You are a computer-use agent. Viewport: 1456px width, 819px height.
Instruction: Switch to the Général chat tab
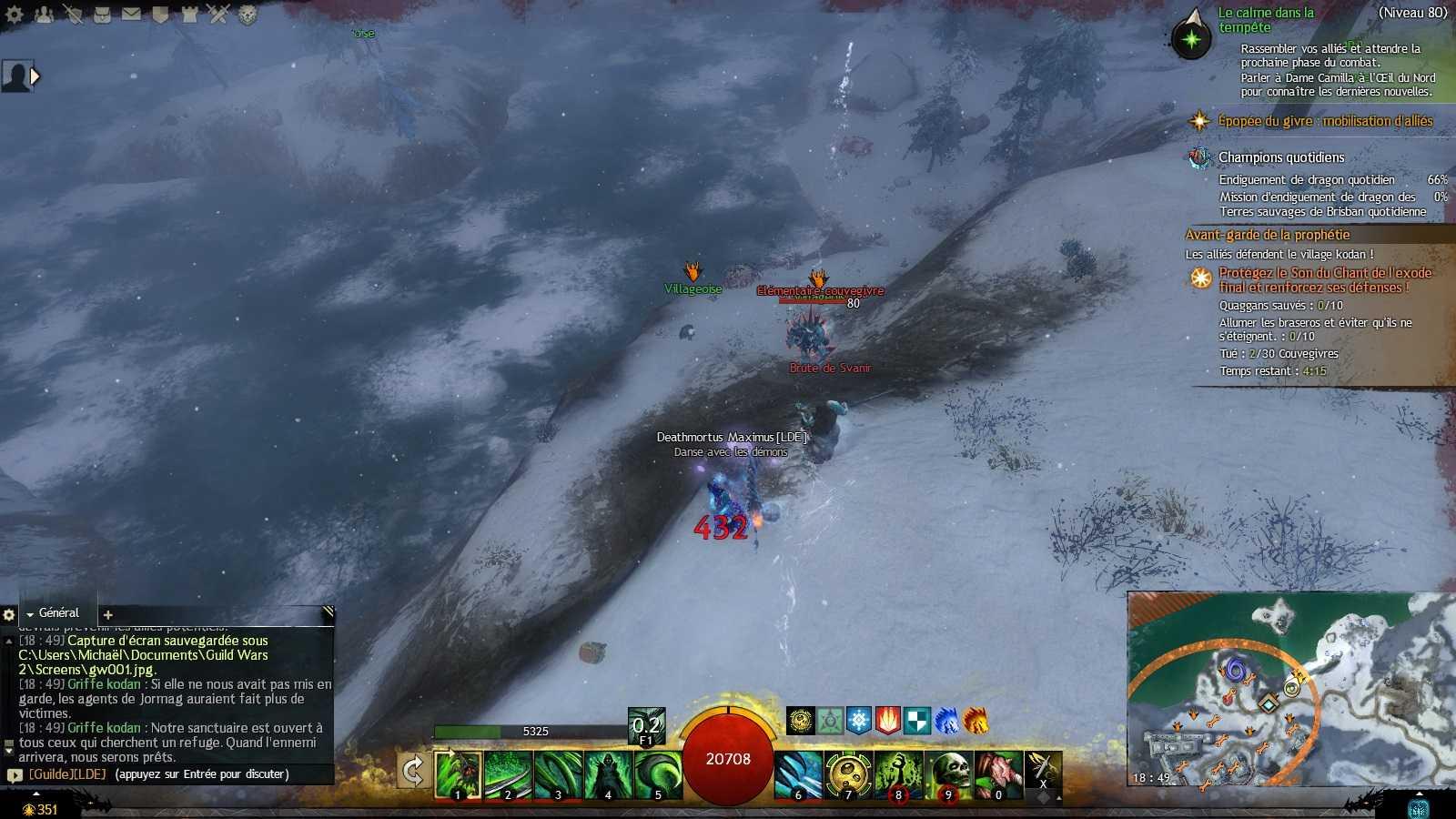pyautogui.click(x=58, y=613)
